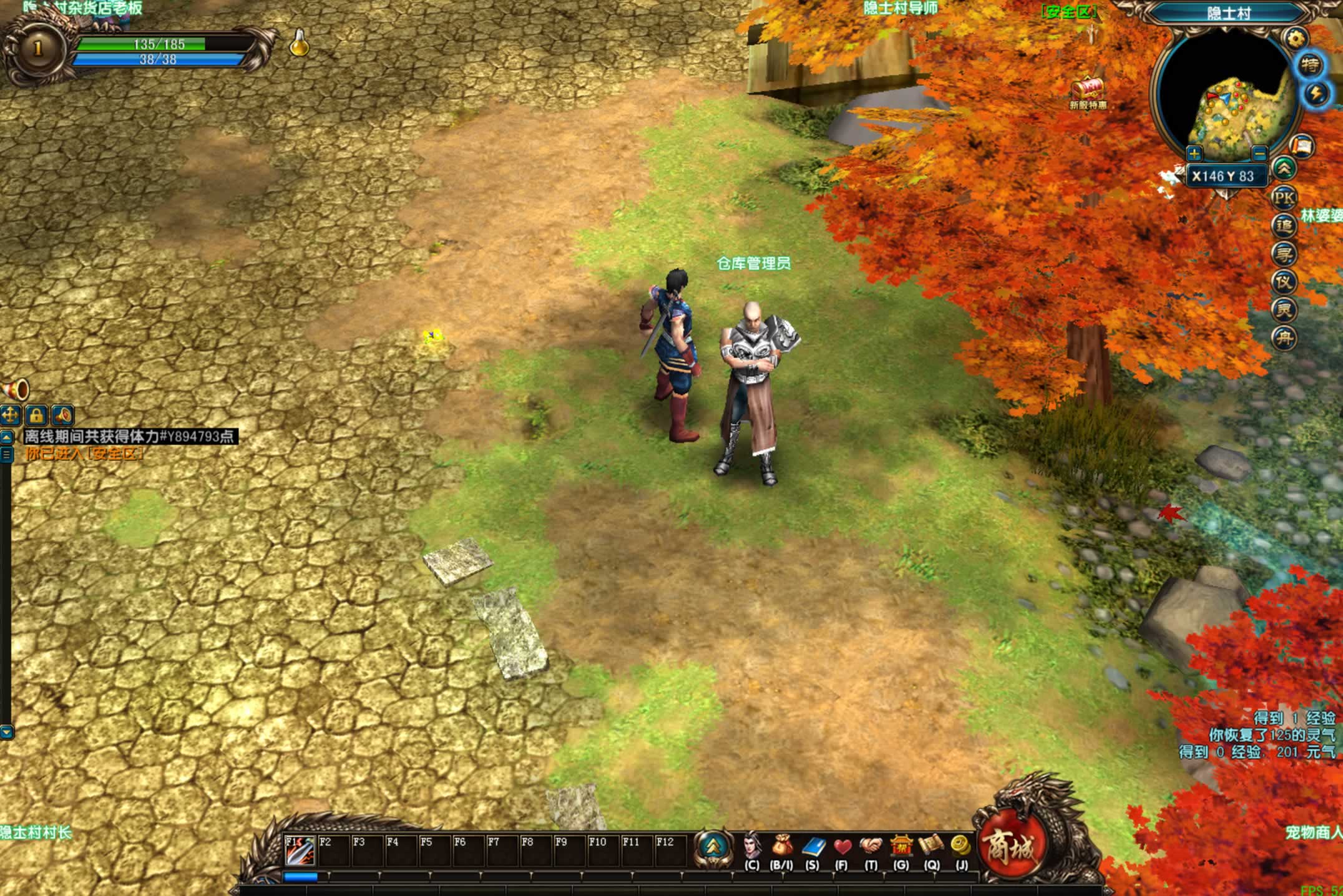Open the gear settings button by the minimap
The image size is (1343, 896).
pyautogui.click(x=1296, y=39)
